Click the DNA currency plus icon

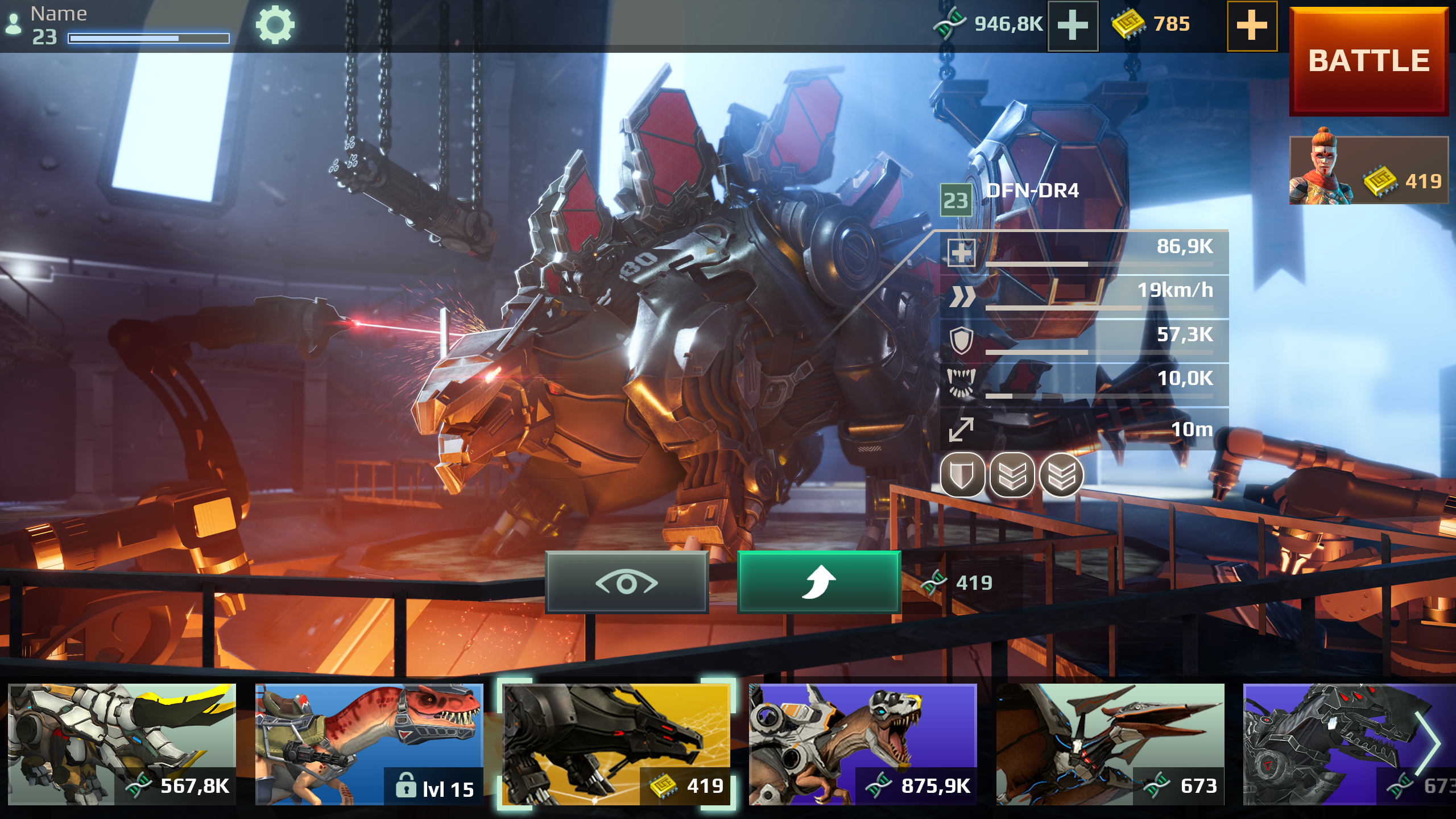tap(1073, 24)
